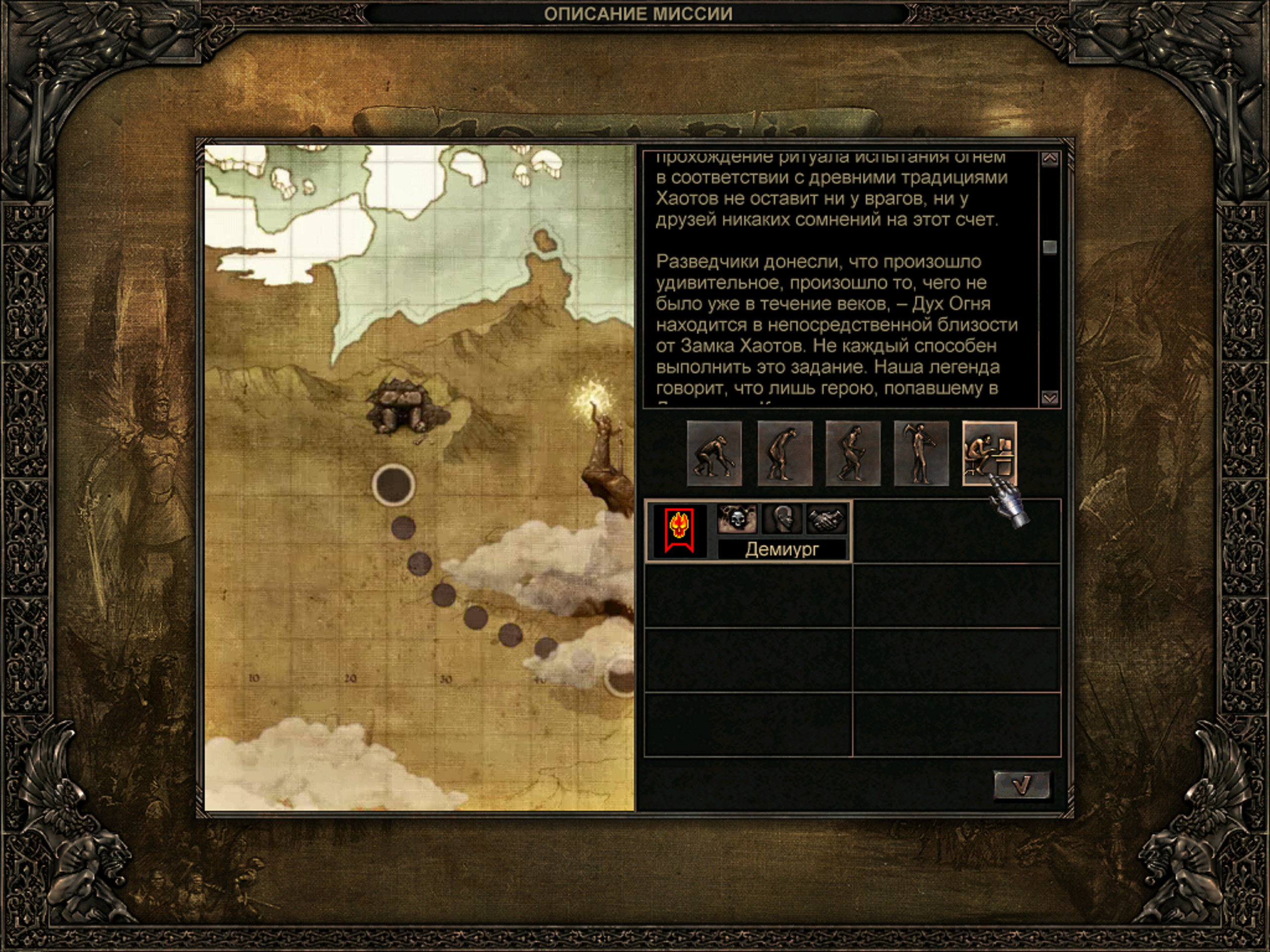Pick the walking caveman with club difficulty
1270x952 pixels.
[853, 453]
